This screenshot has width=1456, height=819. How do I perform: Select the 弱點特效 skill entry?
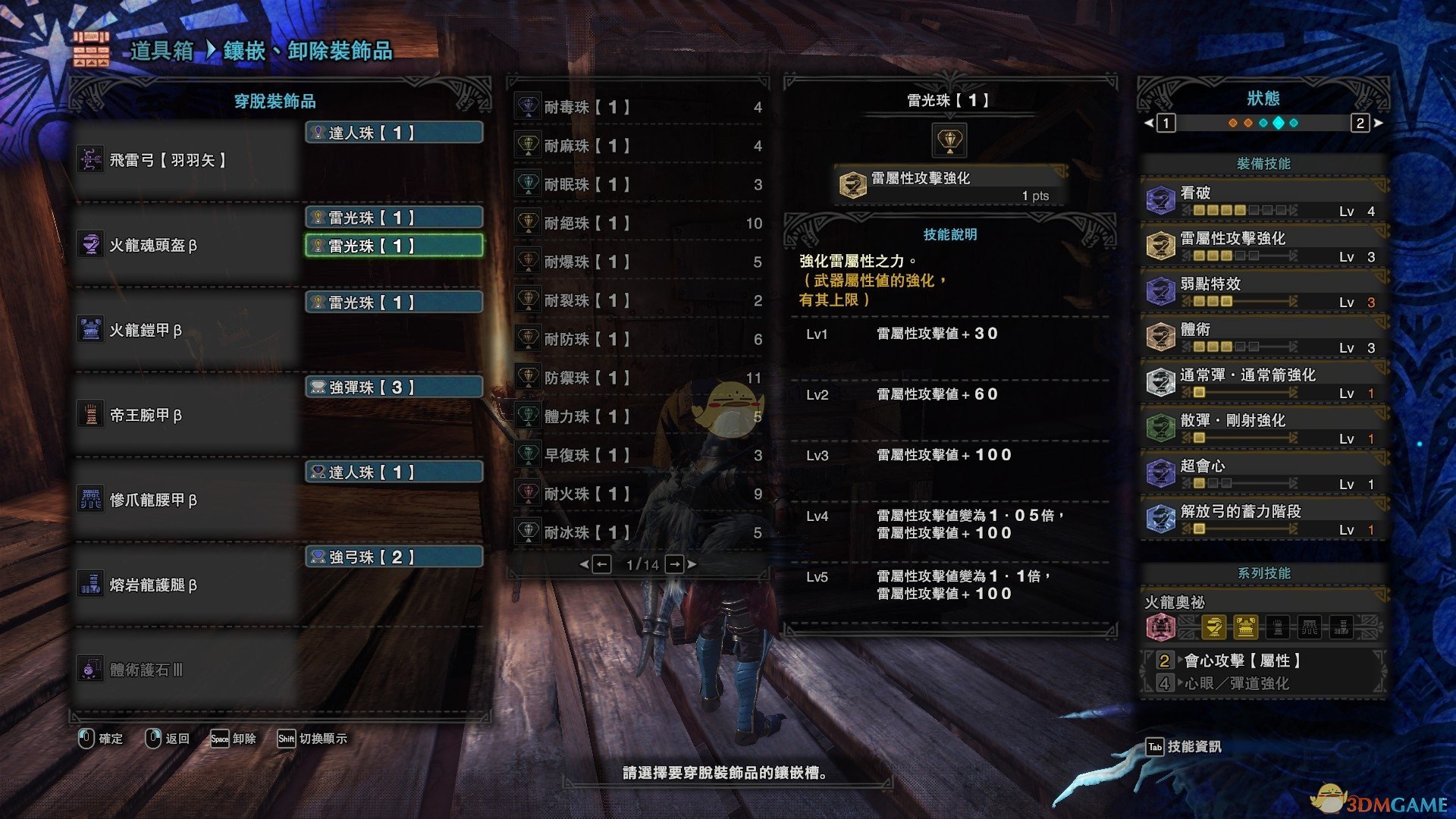pos(1263,291)
